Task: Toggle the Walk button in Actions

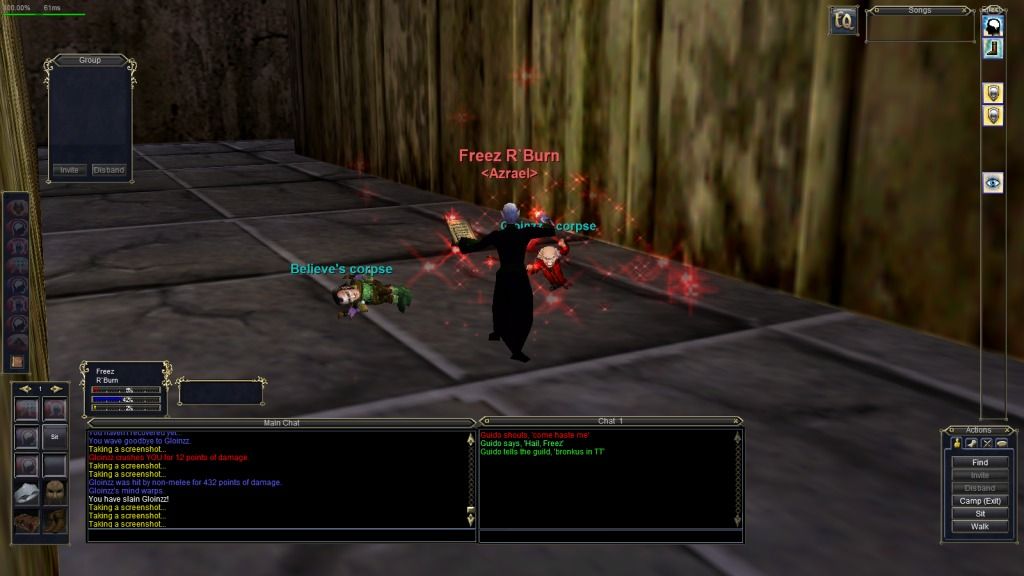Action: 979,526
